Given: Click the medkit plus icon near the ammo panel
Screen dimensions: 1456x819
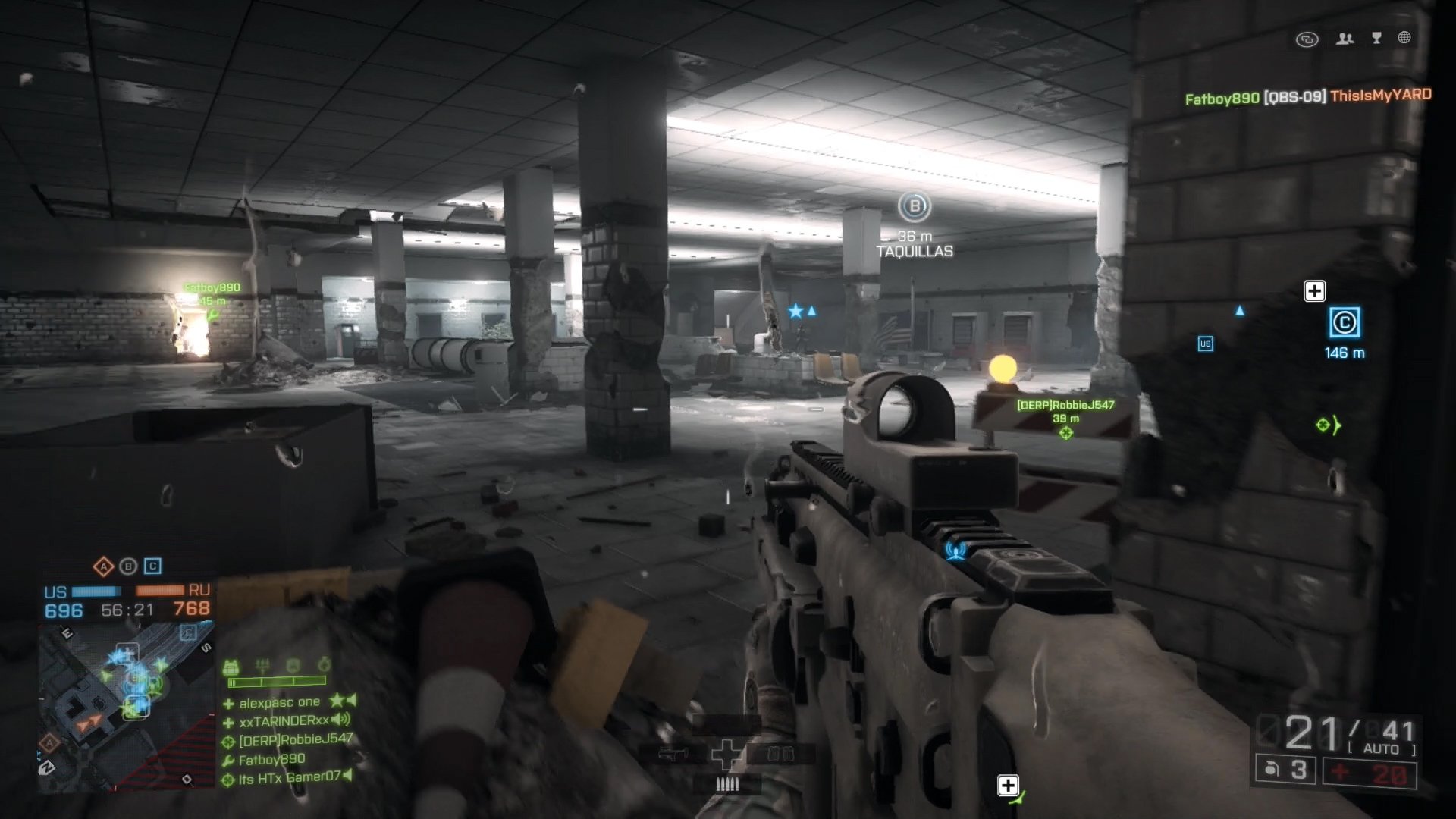Looking at the screenshot, I should coord(1008,786).
